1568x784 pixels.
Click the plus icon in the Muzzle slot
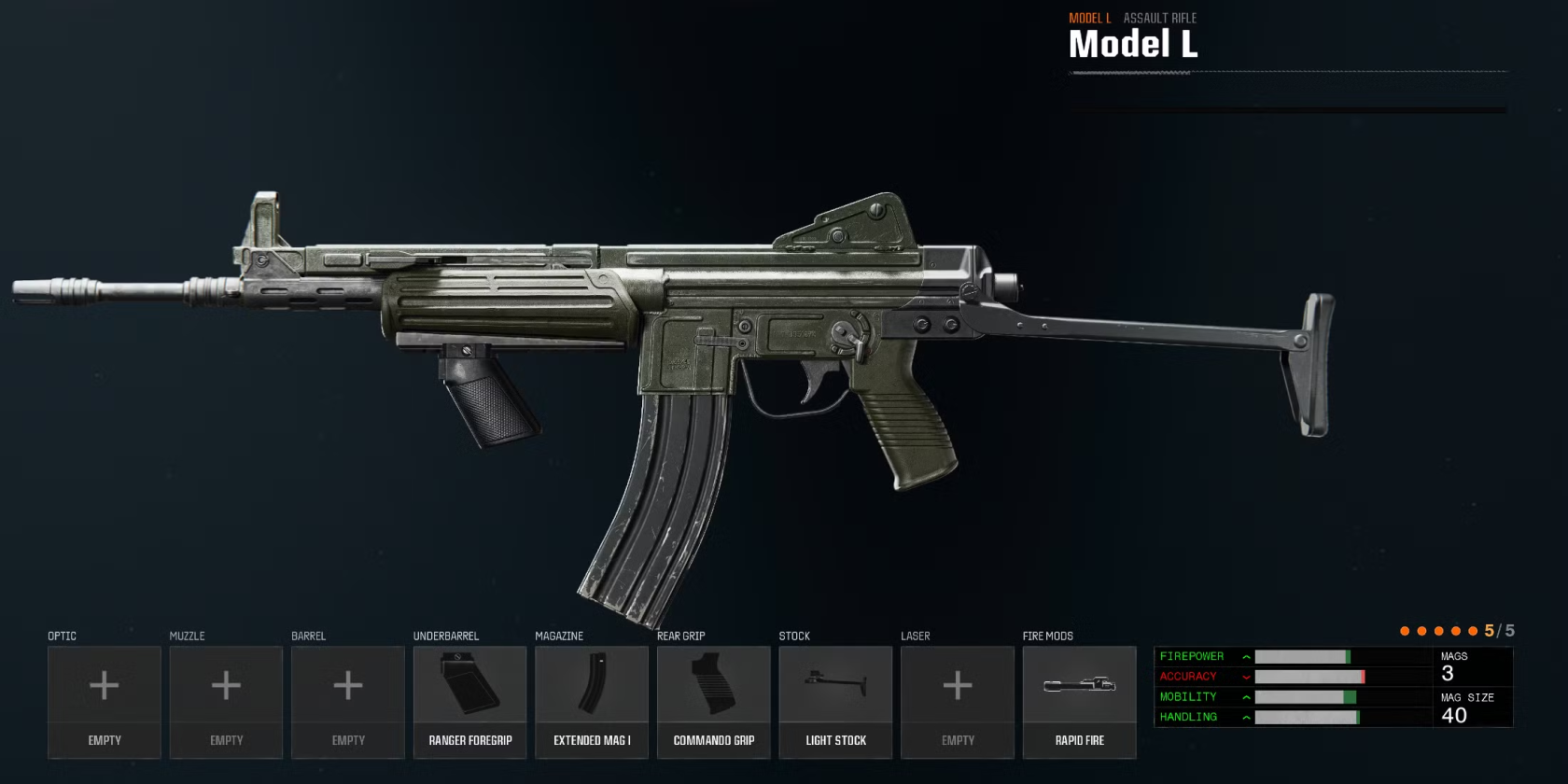(226, 687)
